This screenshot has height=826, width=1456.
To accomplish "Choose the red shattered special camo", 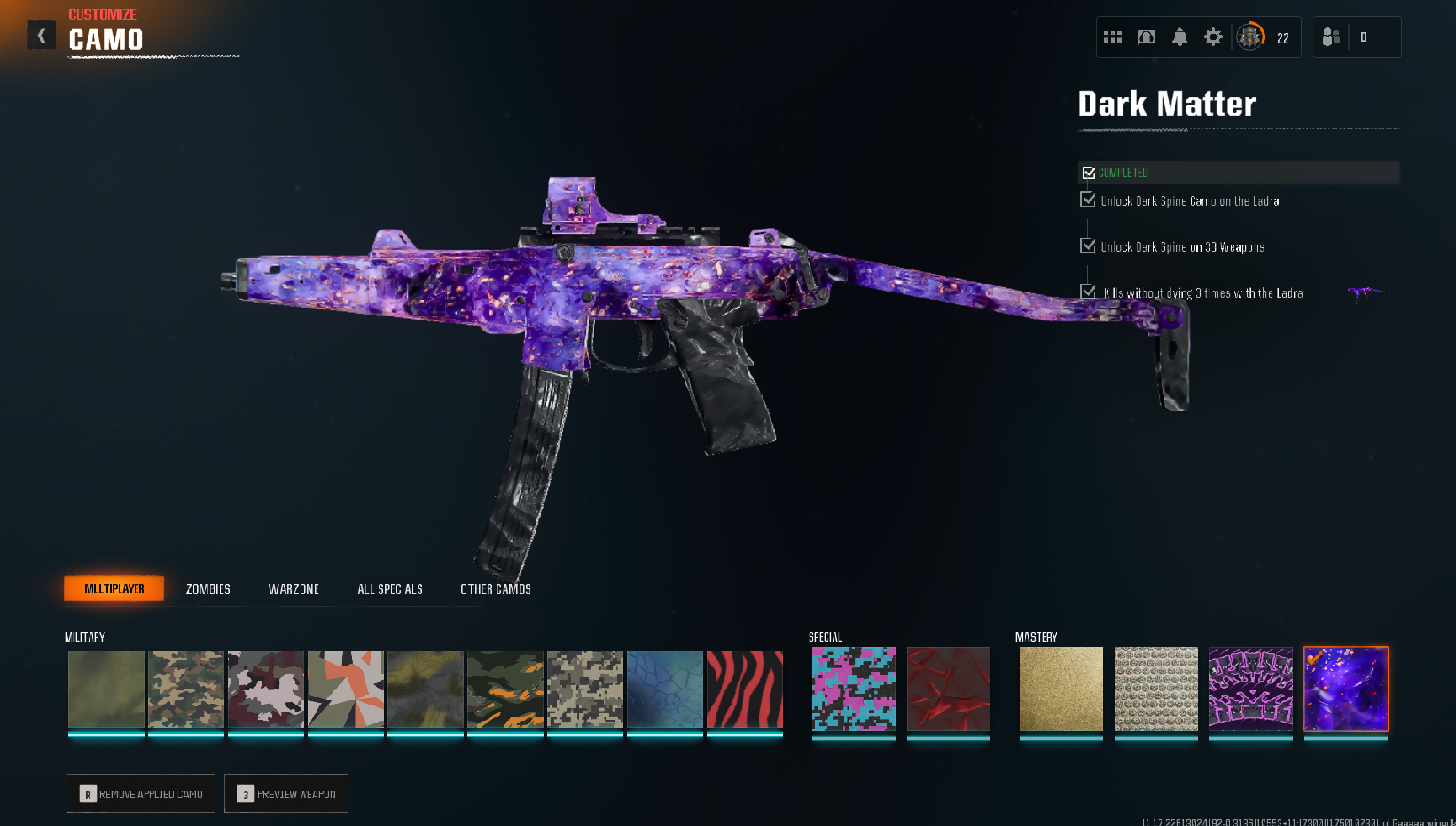I will 949,689.
